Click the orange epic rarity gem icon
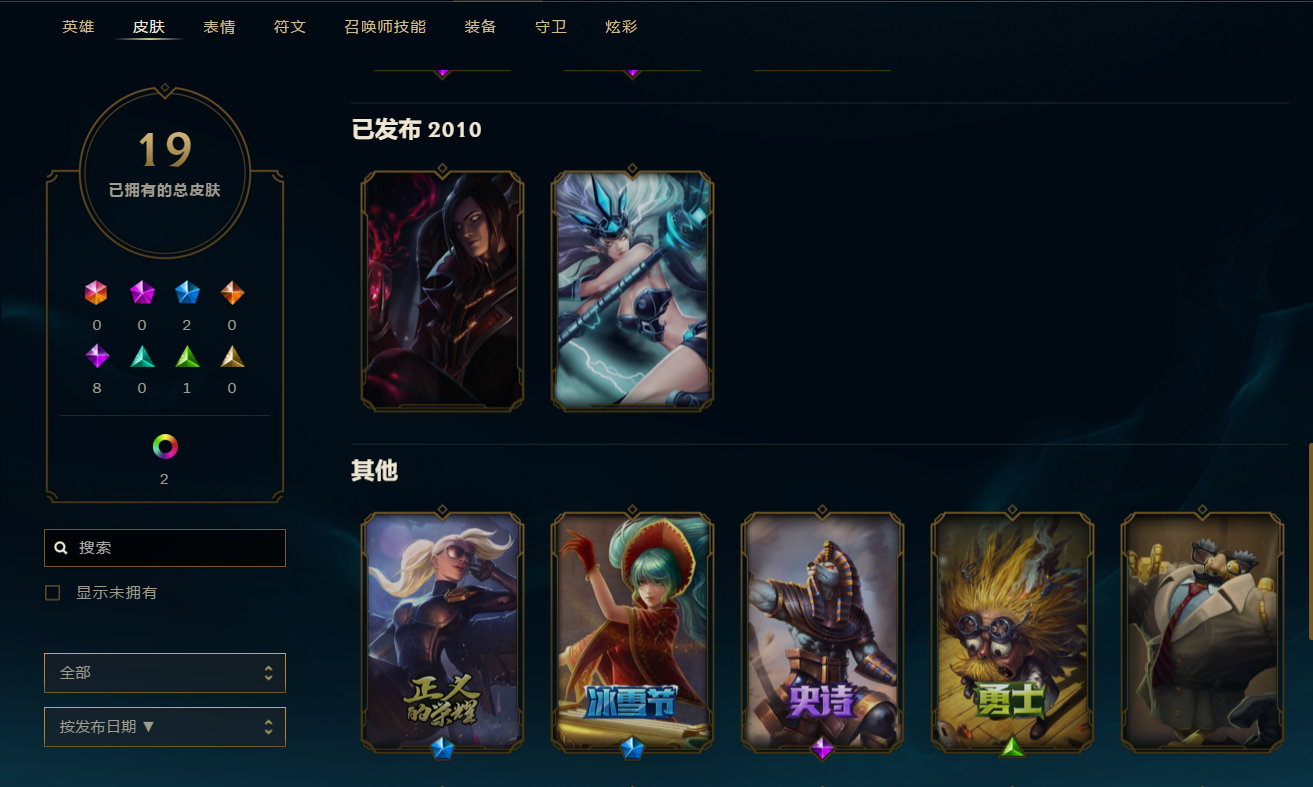The image size is (1313, 787). pos(232,293)
